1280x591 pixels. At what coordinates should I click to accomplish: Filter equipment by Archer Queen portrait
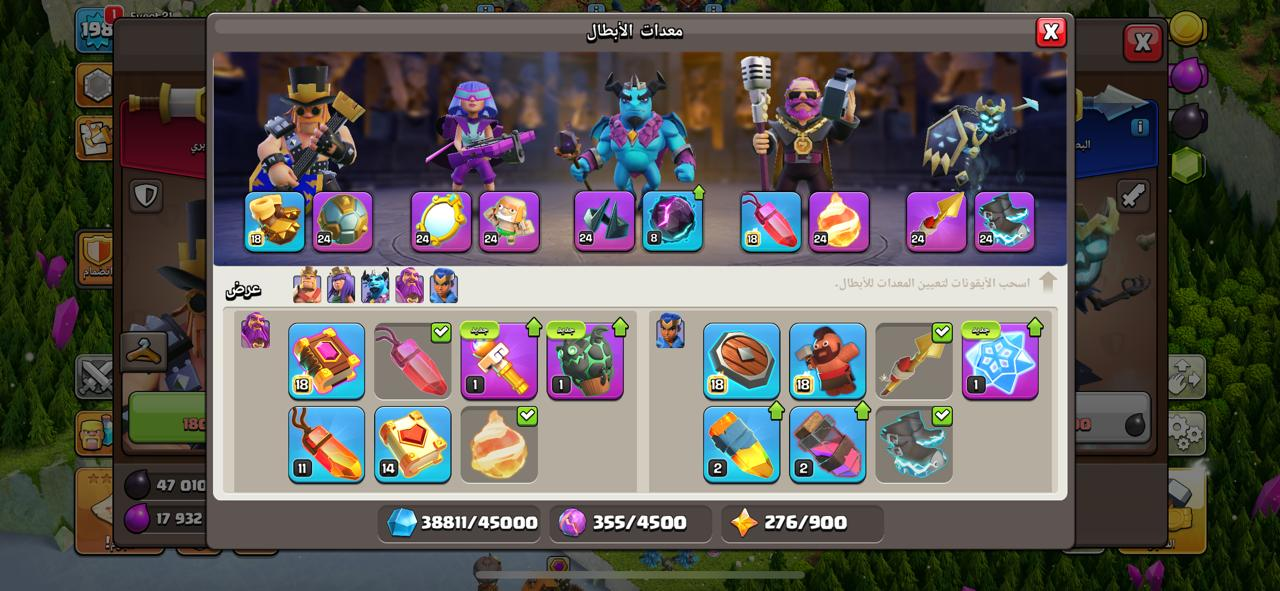point(341,286)
